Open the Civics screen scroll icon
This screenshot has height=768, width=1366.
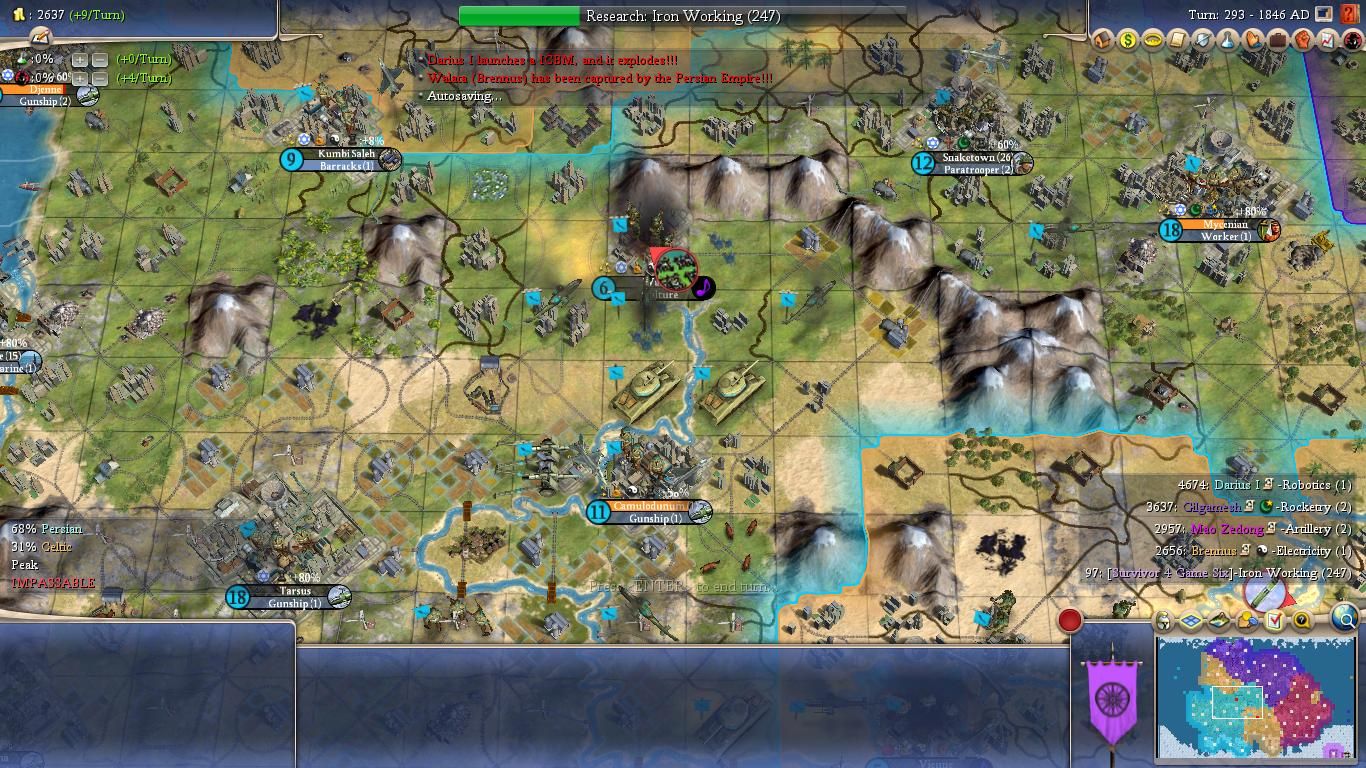pos(1178,40)
